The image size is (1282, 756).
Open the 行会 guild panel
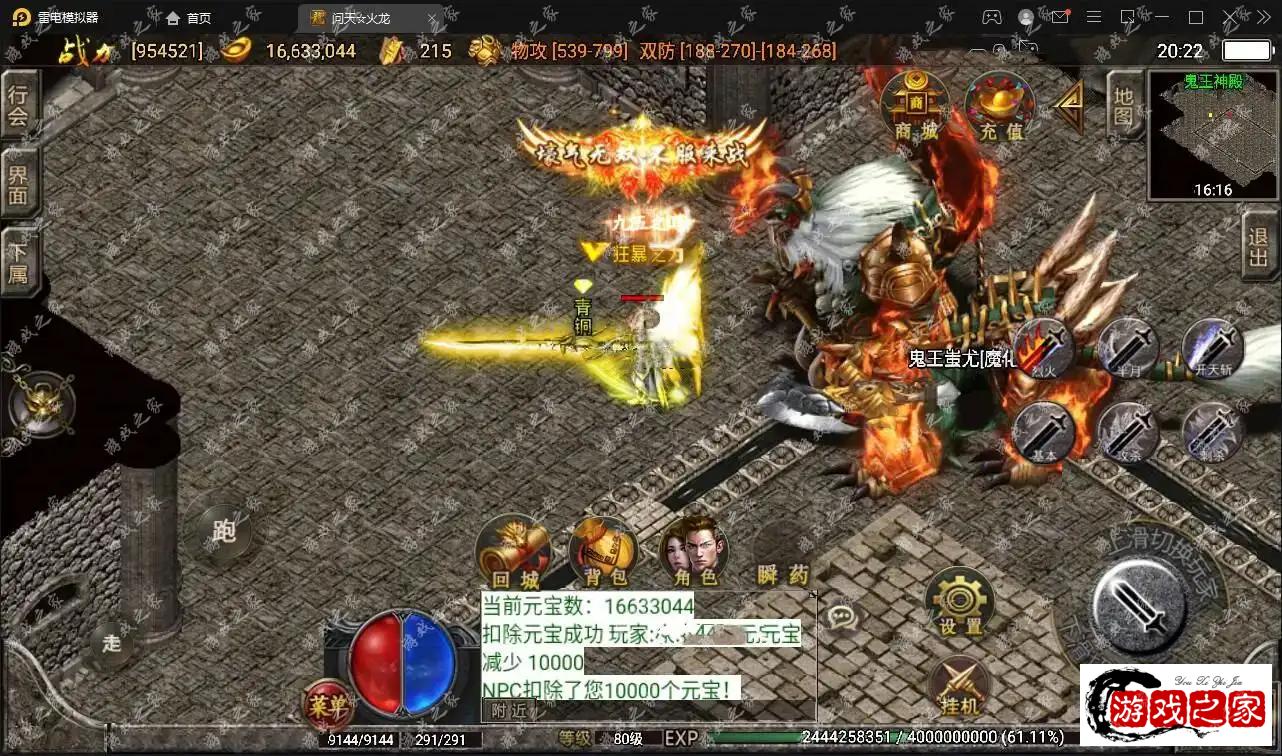(x=18, y=105)
